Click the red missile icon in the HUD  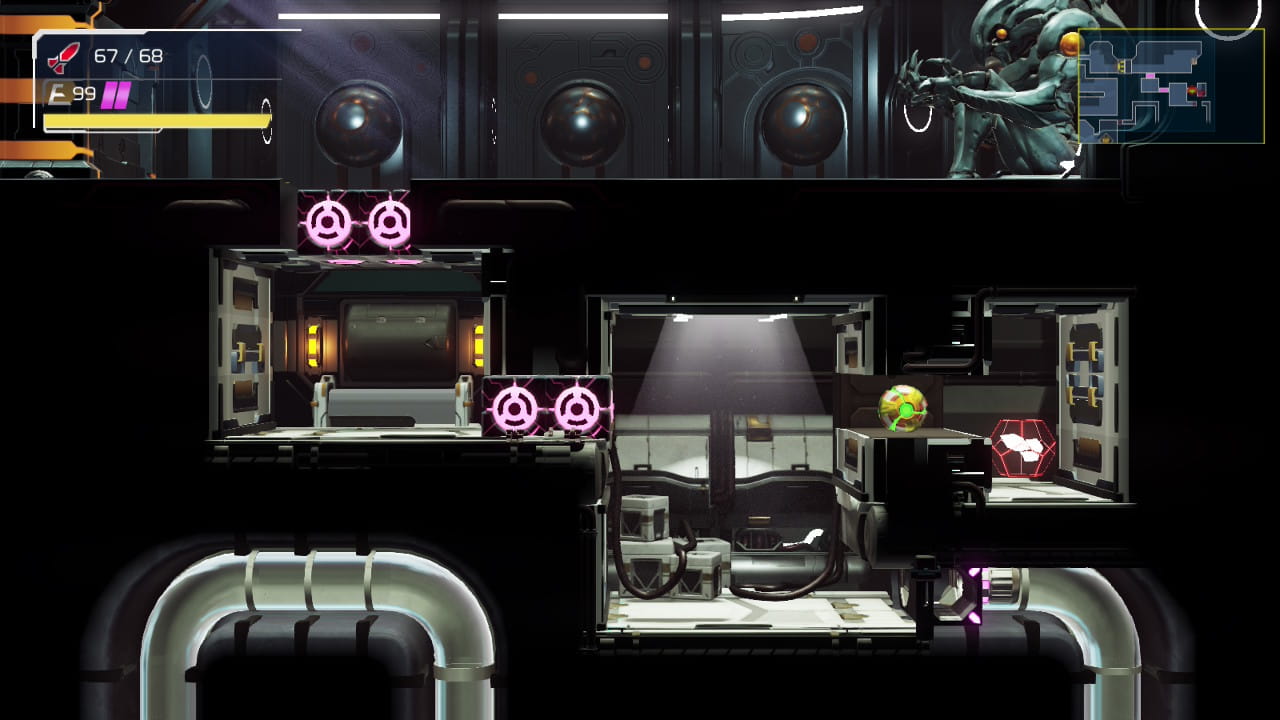click(62, 55)
